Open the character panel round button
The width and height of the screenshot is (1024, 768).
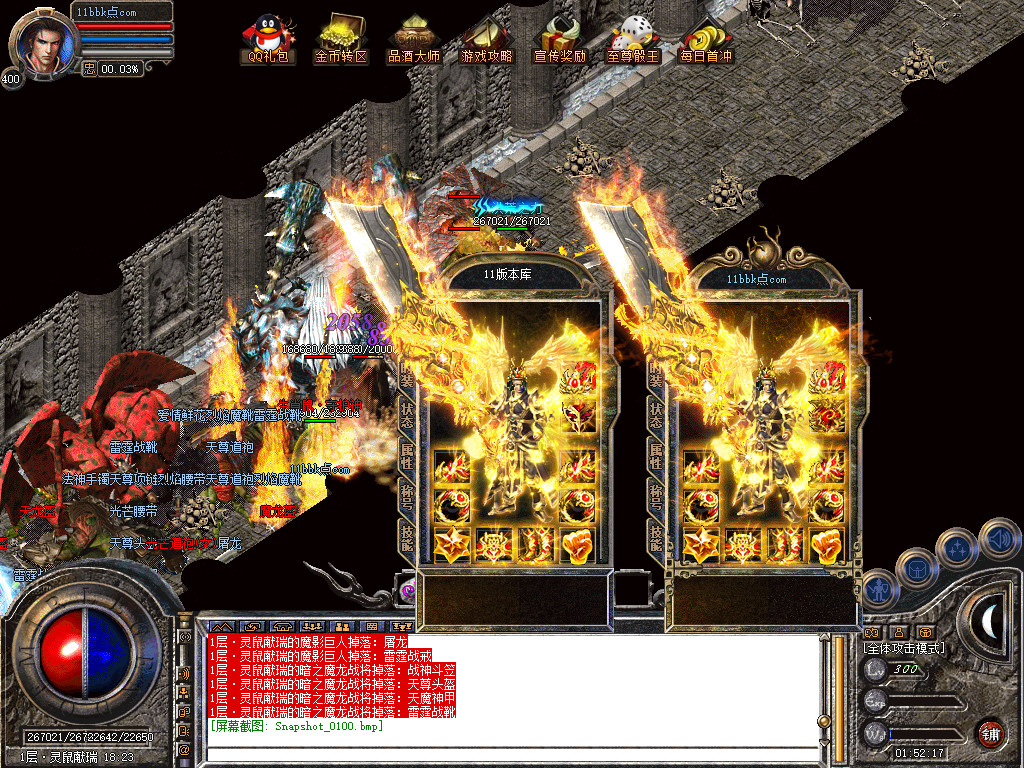880,590
